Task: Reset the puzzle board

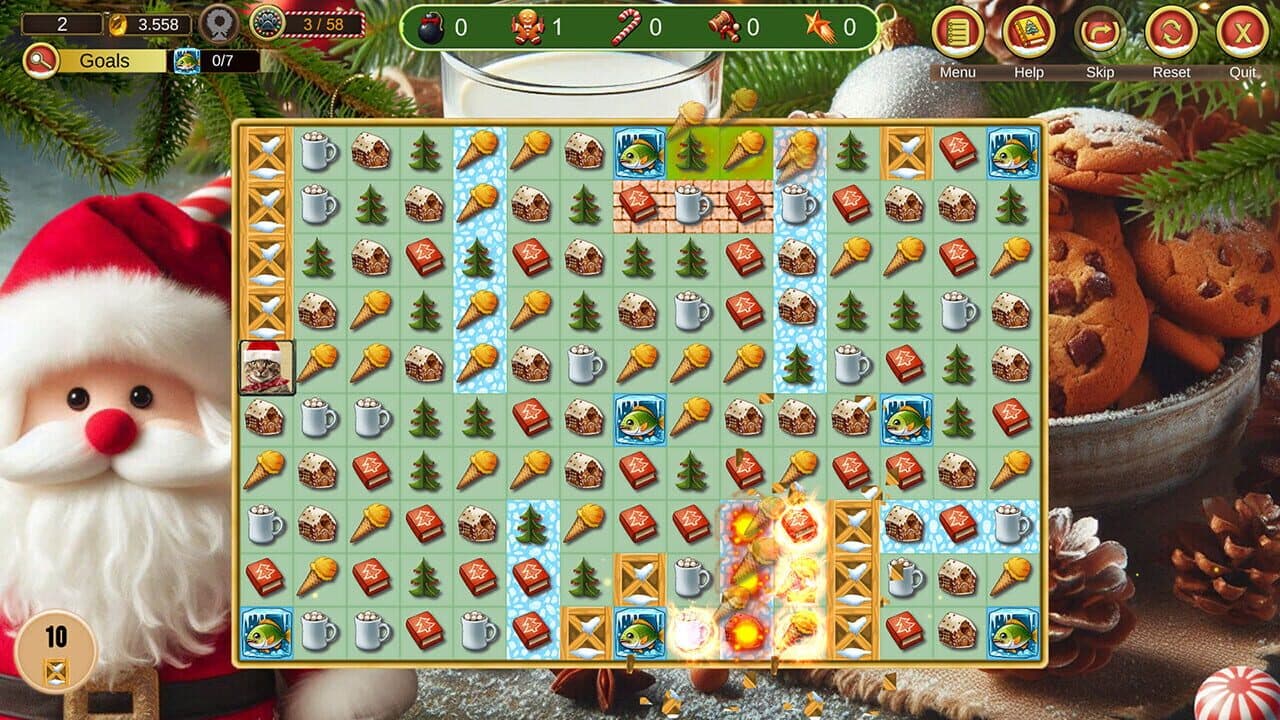Action: (x=1170, y=30)
